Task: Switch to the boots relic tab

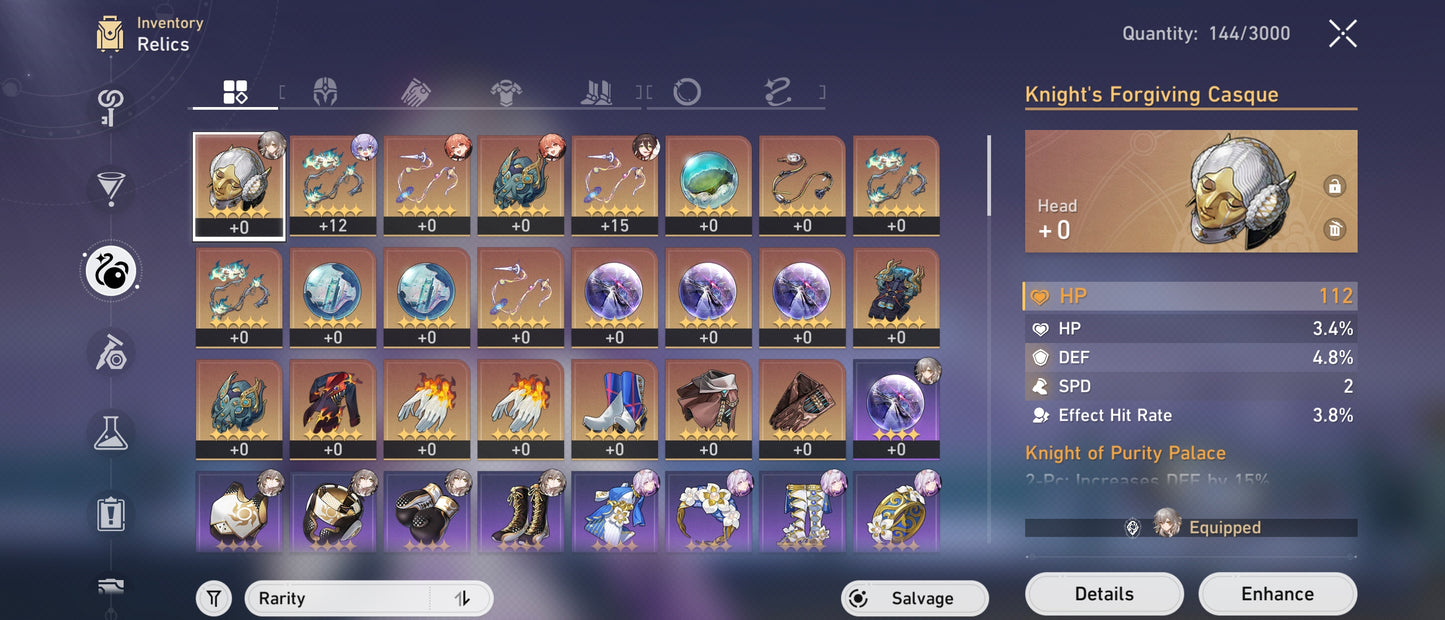Action: (x=597, y=93)
